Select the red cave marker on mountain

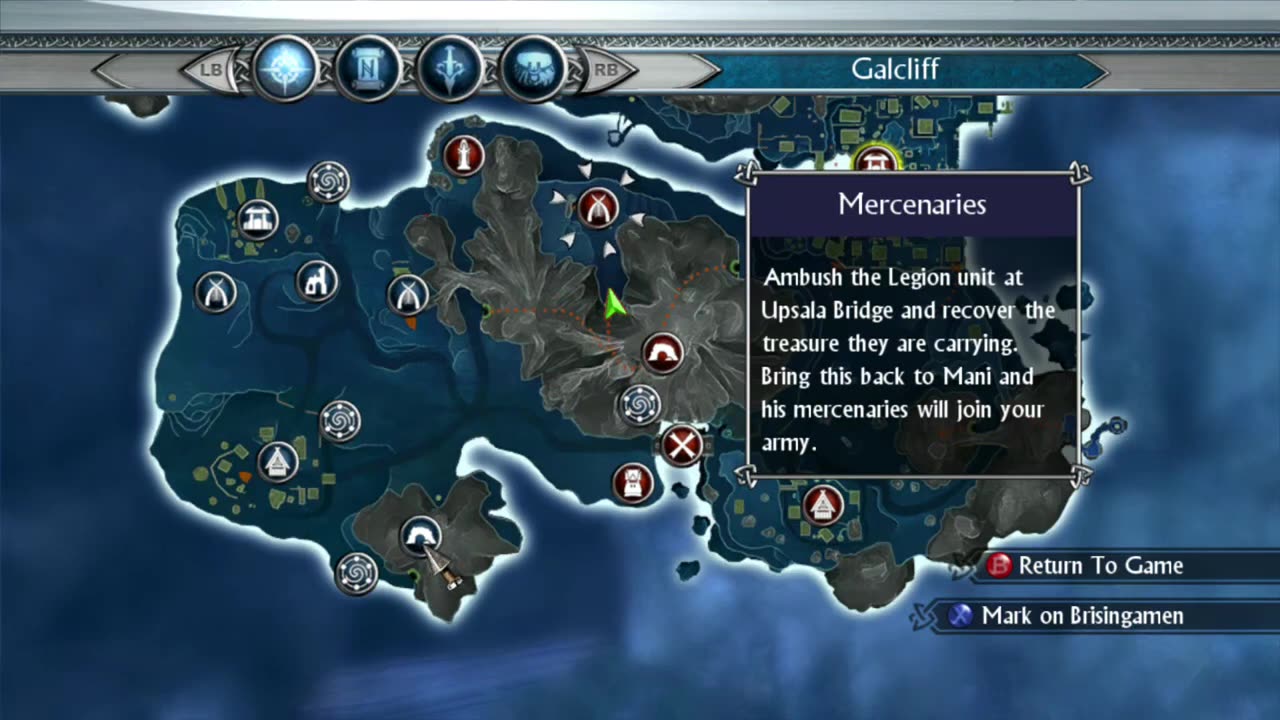662,353
